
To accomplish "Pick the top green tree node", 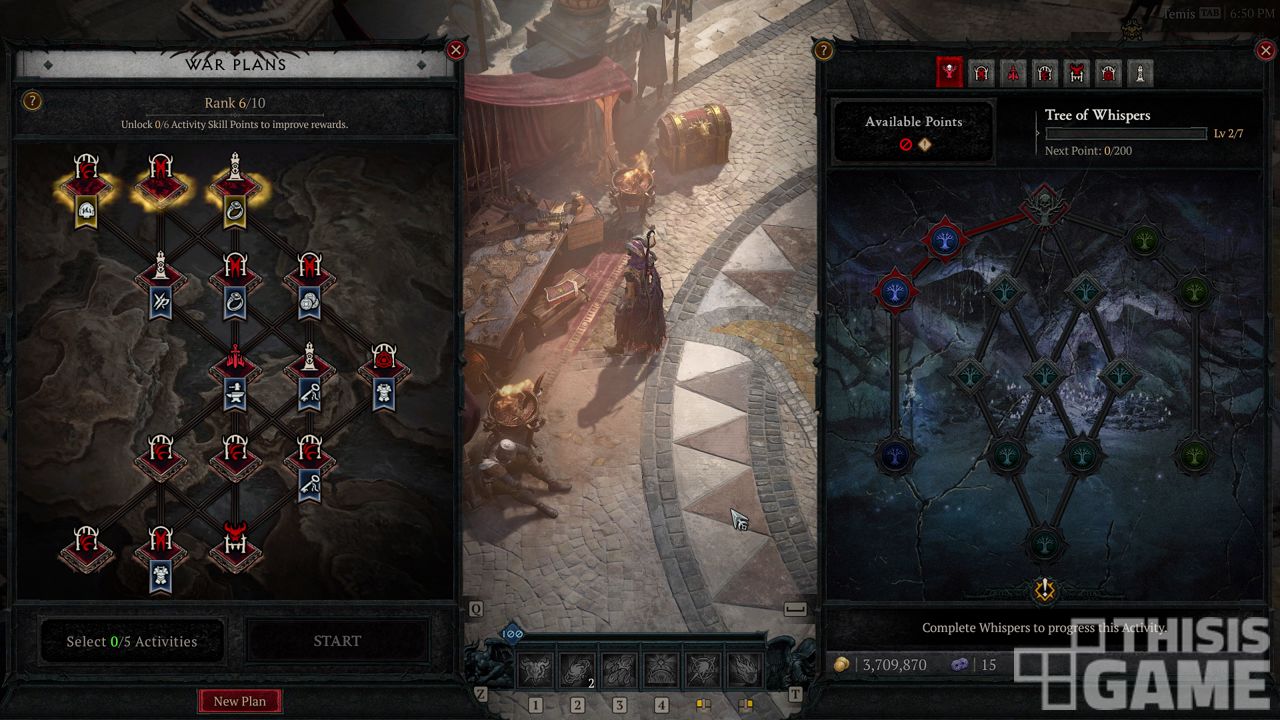I will coord(1144,240).
